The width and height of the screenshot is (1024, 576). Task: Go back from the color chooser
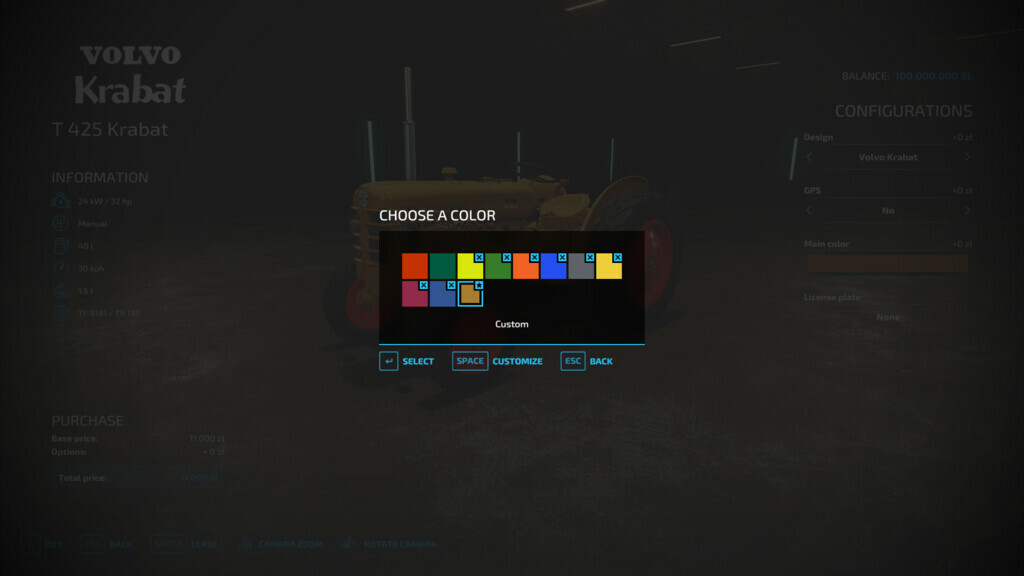coord(587,361)
